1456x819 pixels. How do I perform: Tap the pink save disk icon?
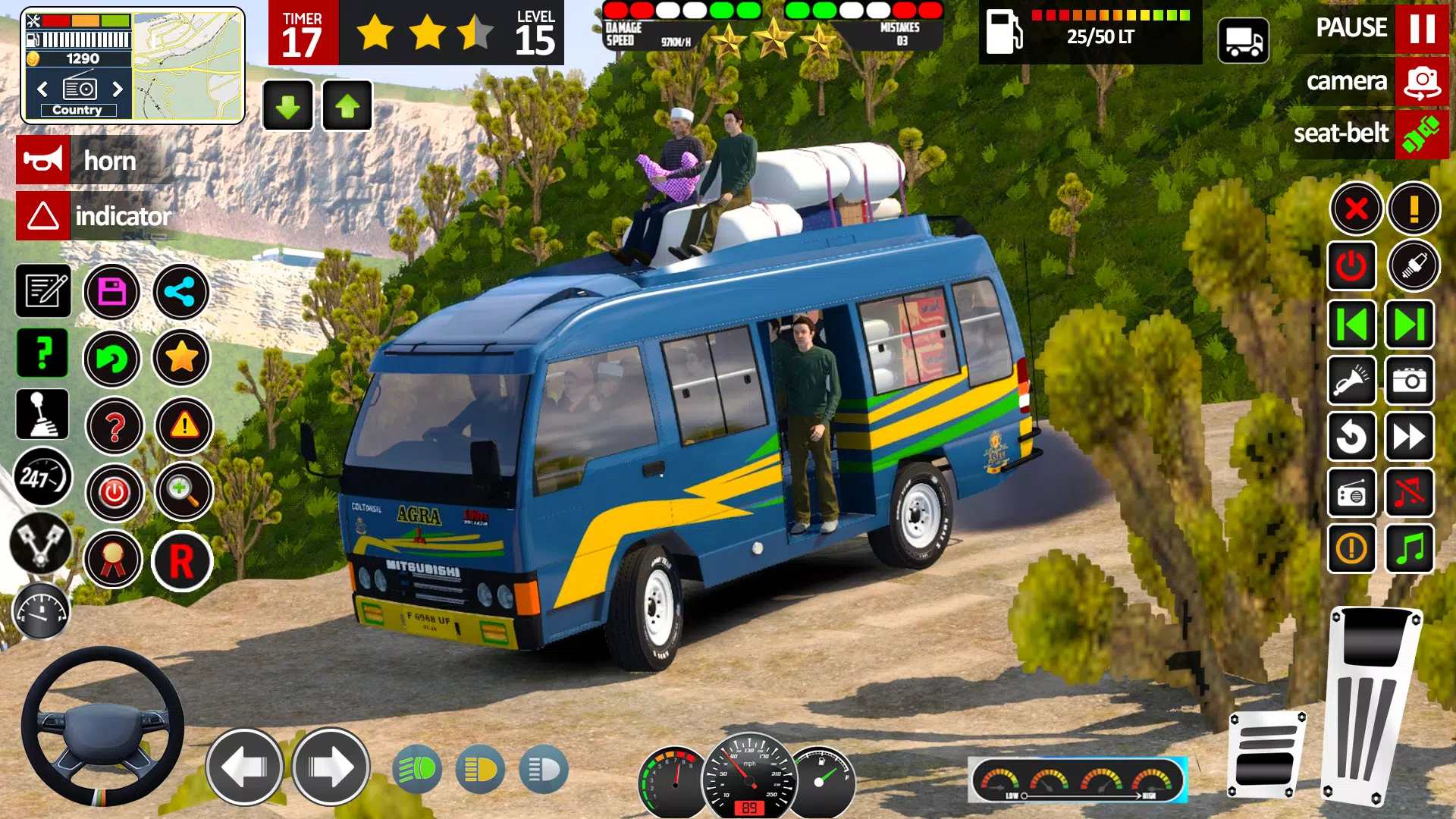click(113, 291)
